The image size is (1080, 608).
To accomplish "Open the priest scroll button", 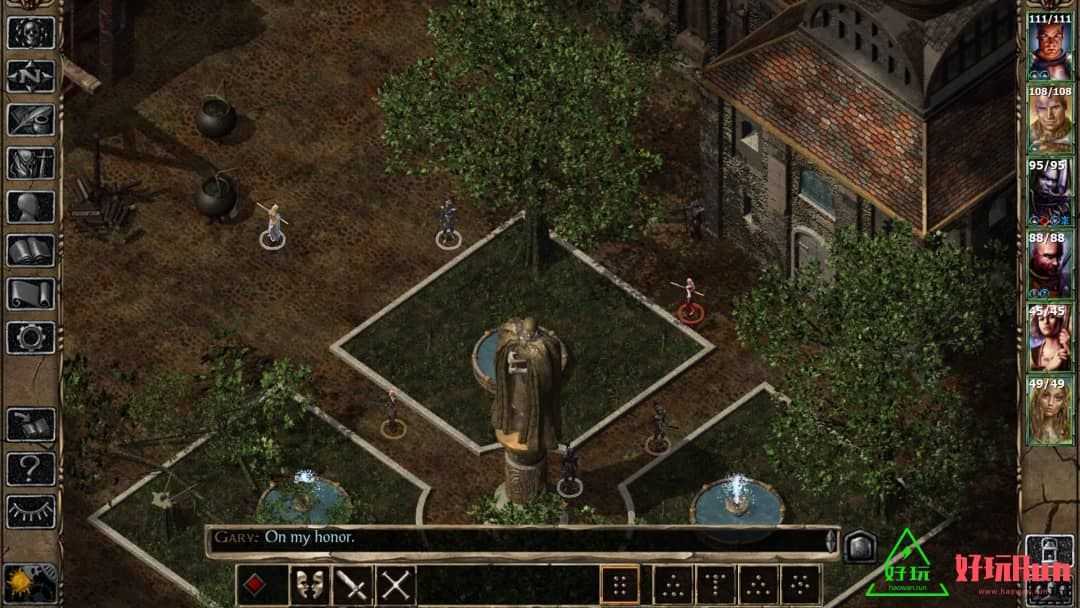I will tap(31, 294).
